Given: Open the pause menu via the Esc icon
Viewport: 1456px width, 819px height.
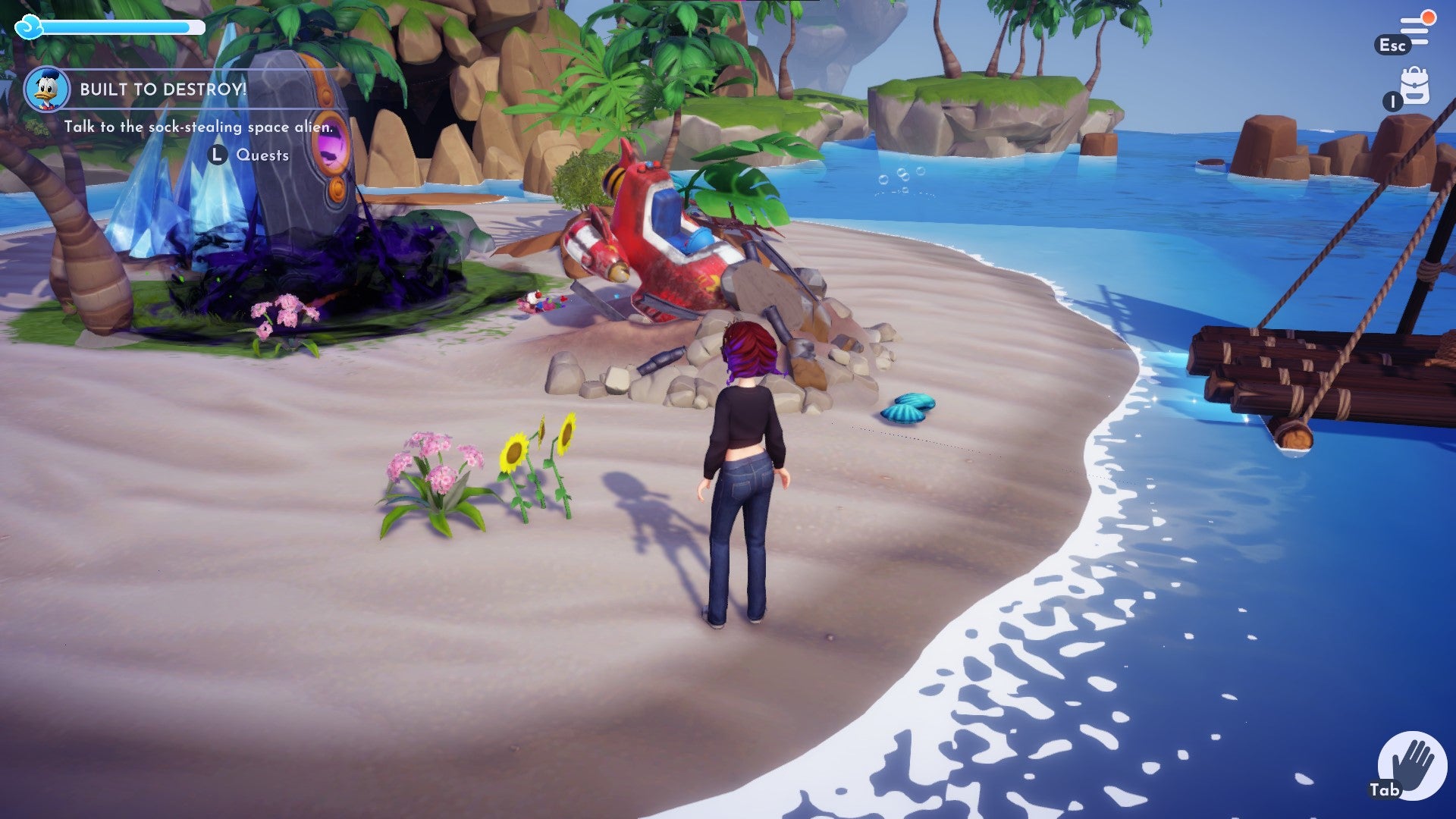Looking at the screenshot, I should [1394, 45].
